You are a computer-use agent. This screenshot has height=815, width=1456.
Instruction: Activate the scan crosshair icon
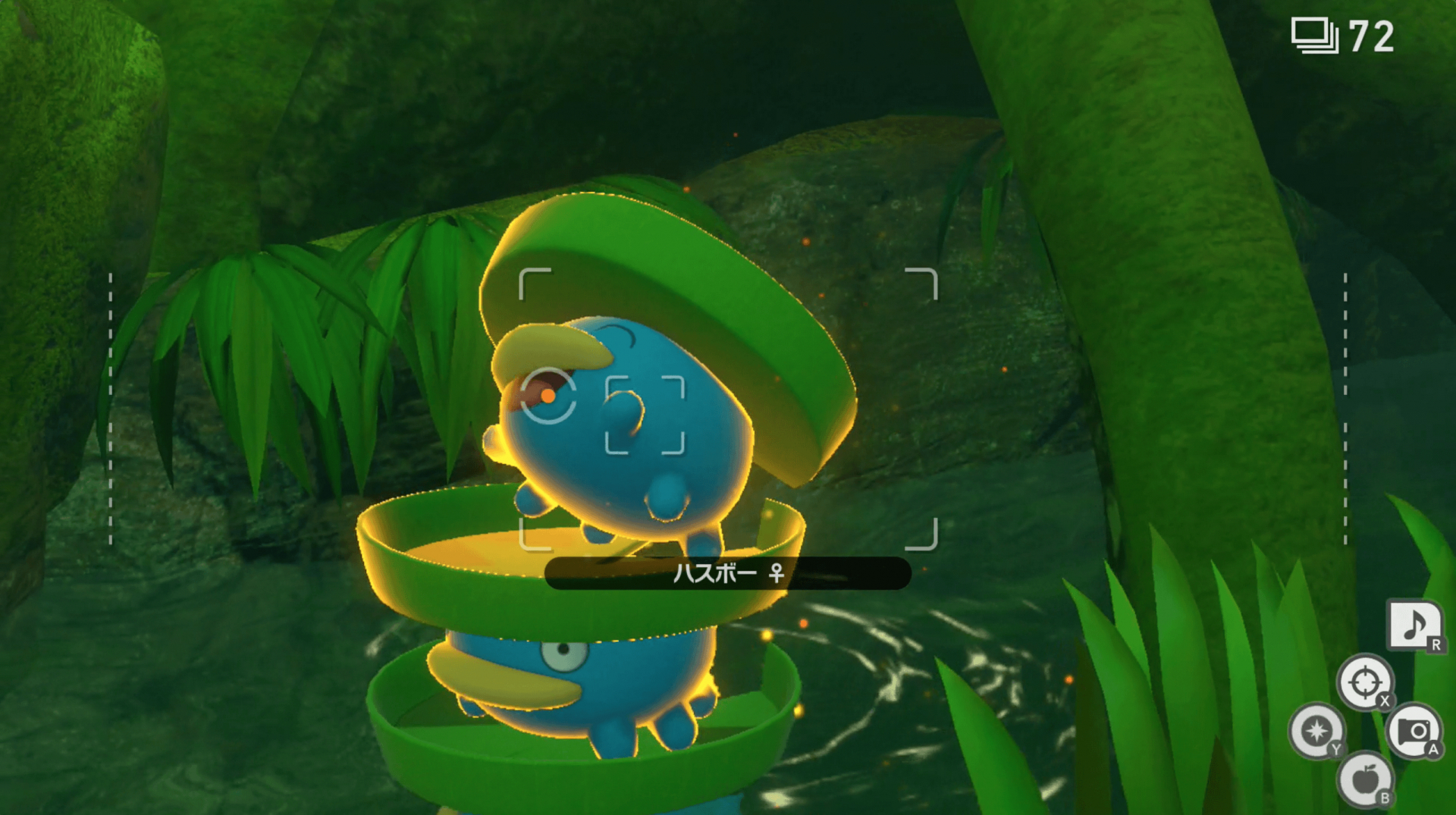[x=1364, y=682]
